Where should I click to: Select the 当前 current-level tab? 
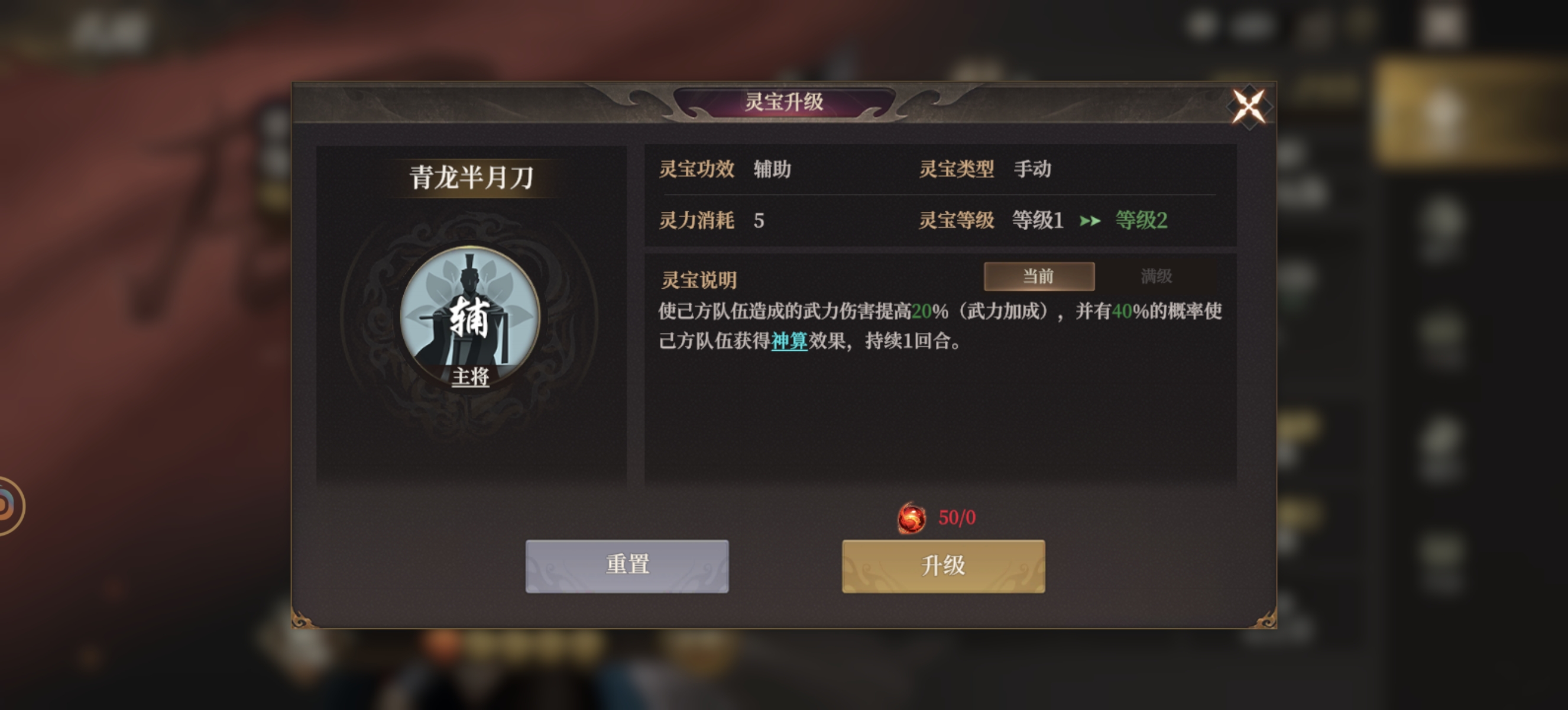click(1040, 277)
